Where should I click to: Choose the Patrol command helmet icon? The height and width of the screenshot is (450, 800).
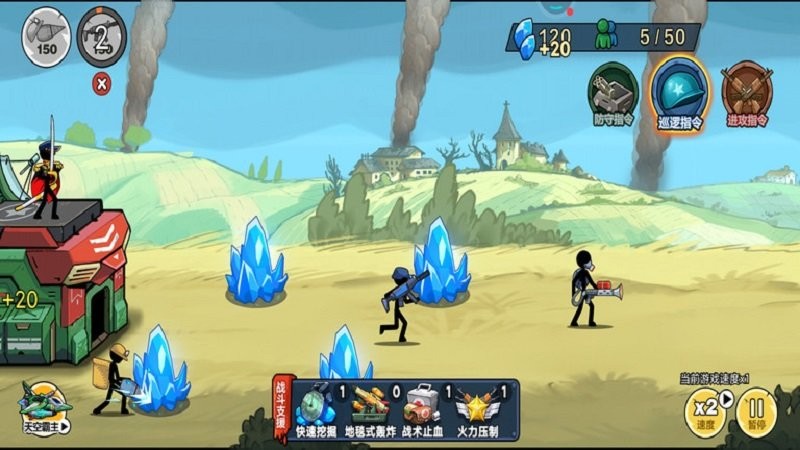coord(681,90)
